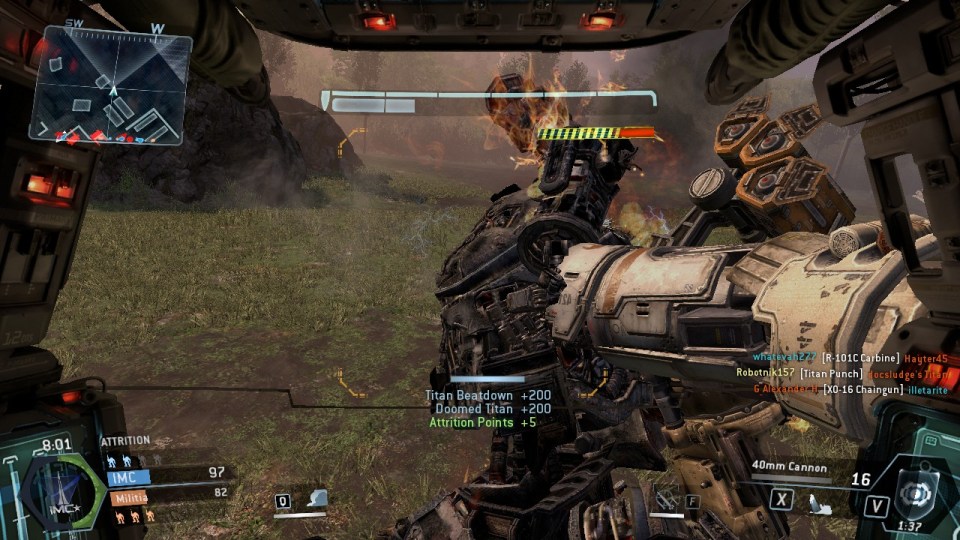Activate the tactical ability icon beside Q

[317, 498]
